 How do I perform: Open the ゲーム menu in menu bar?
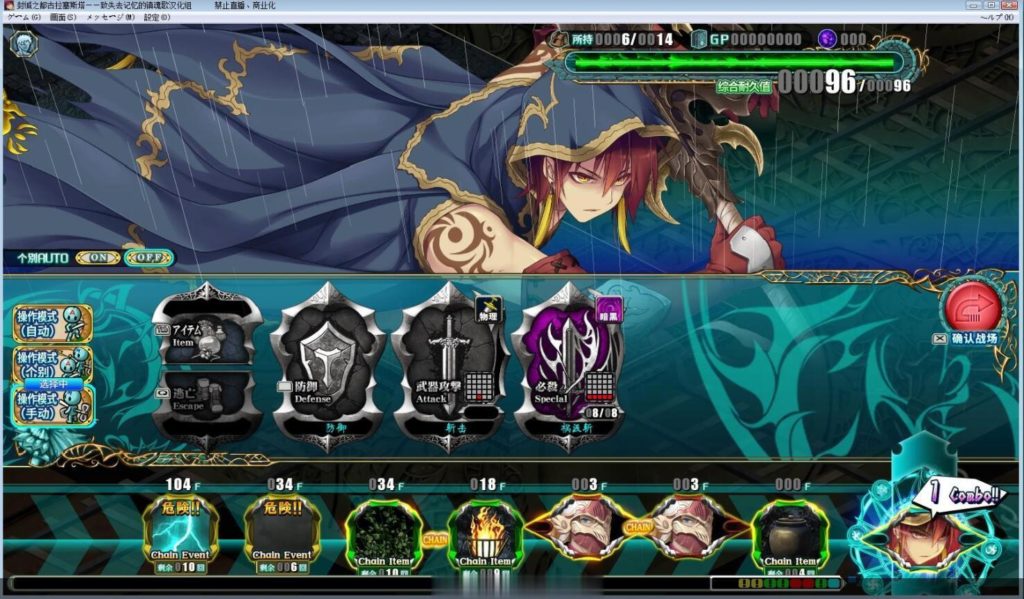pyautogui.click(x=24, y=18)
